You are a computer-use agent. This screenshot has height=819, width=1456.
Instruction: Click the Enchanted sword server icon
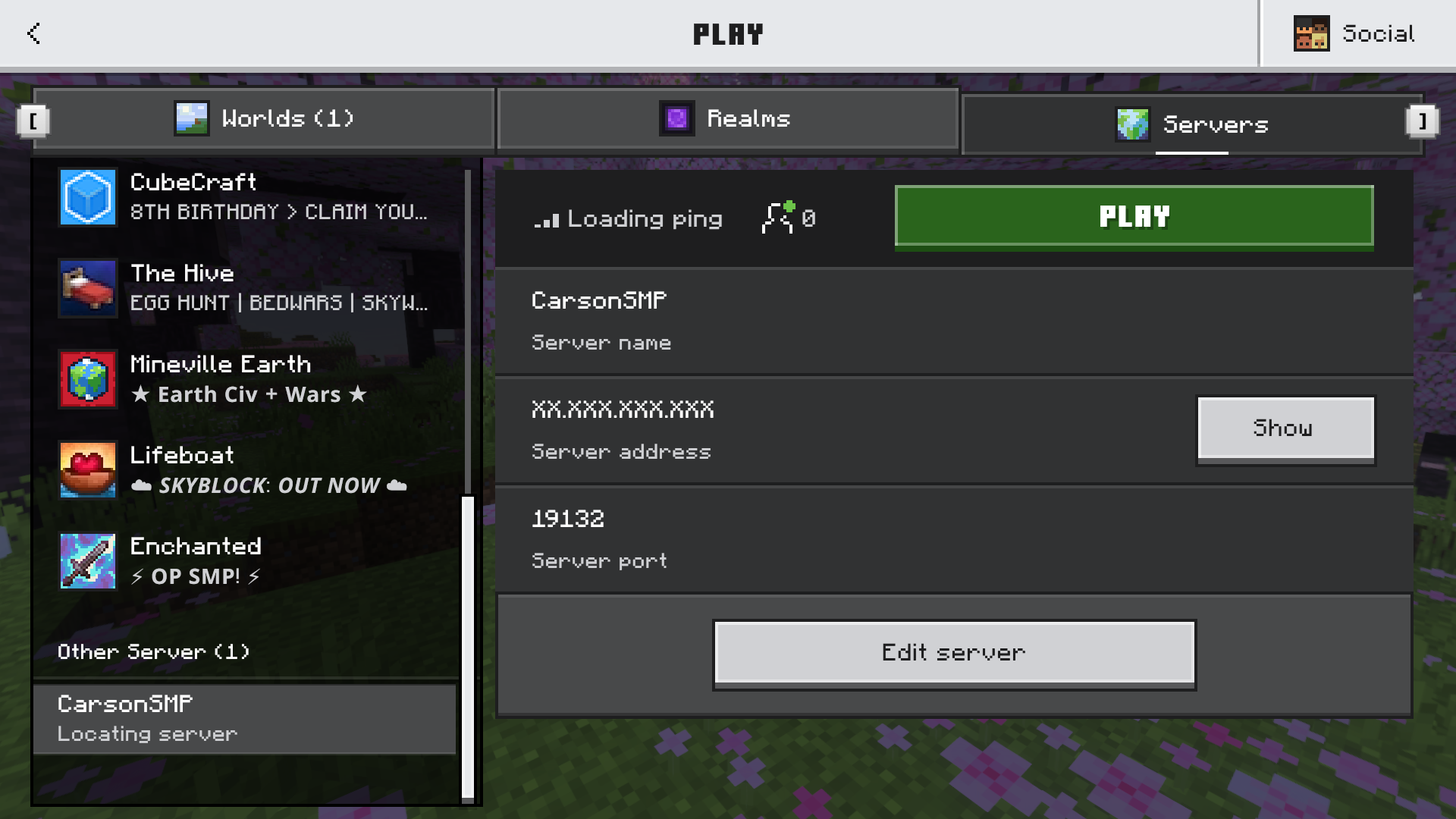[x=87, y=561]
